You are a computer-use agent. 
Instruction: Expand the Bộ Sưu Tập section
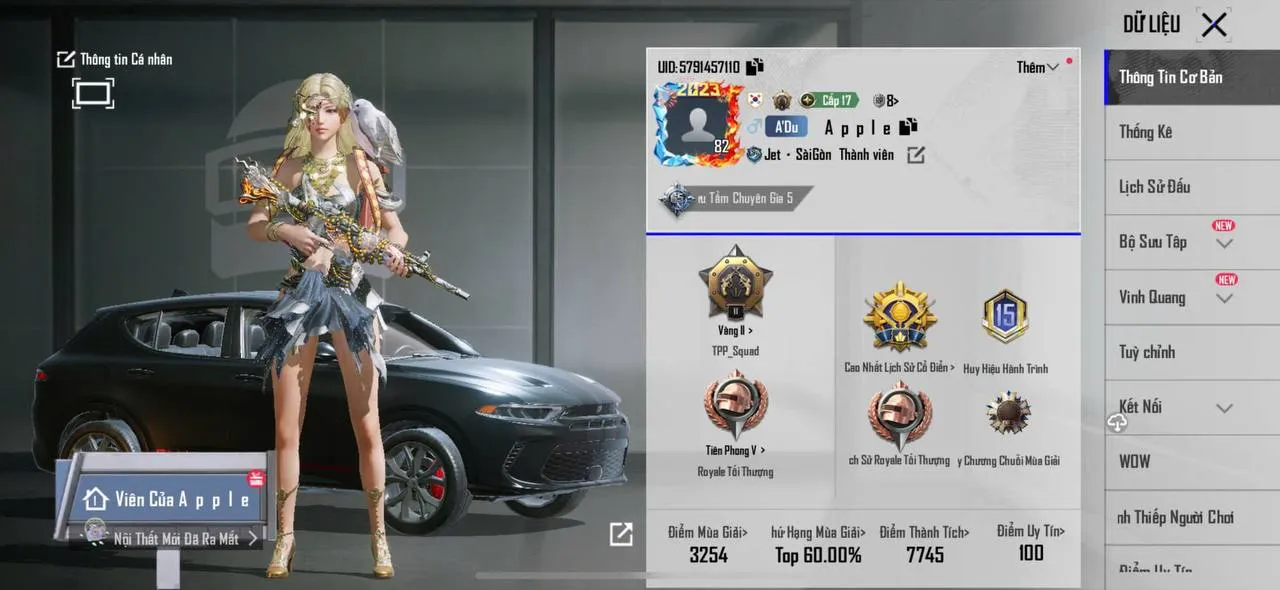(x=1224, y=243)
